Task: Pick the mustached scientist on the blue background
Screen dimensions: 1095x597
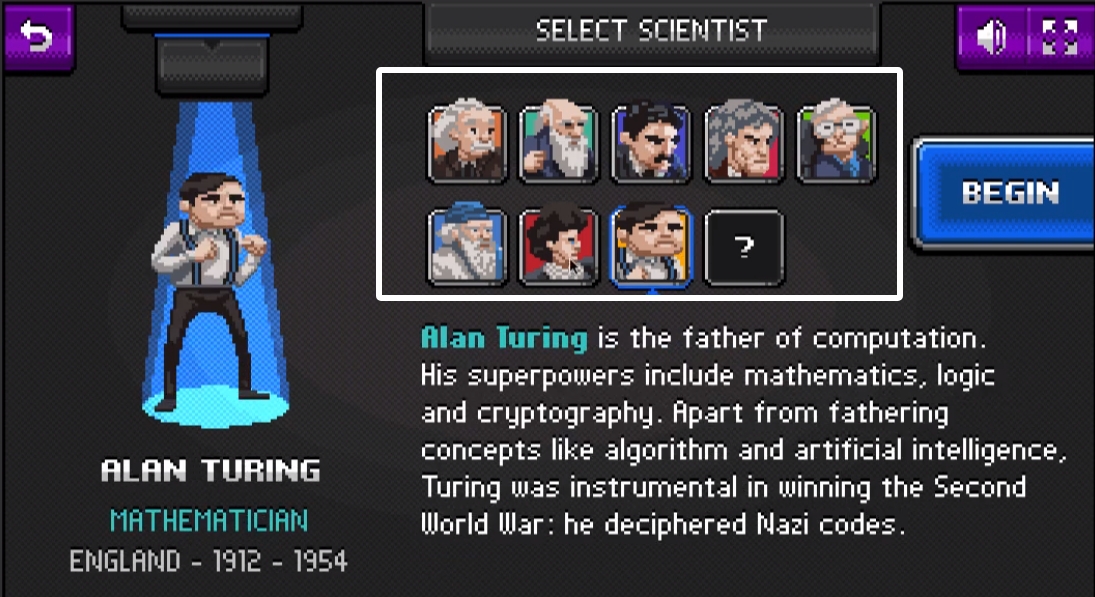Action: point(651,144)
